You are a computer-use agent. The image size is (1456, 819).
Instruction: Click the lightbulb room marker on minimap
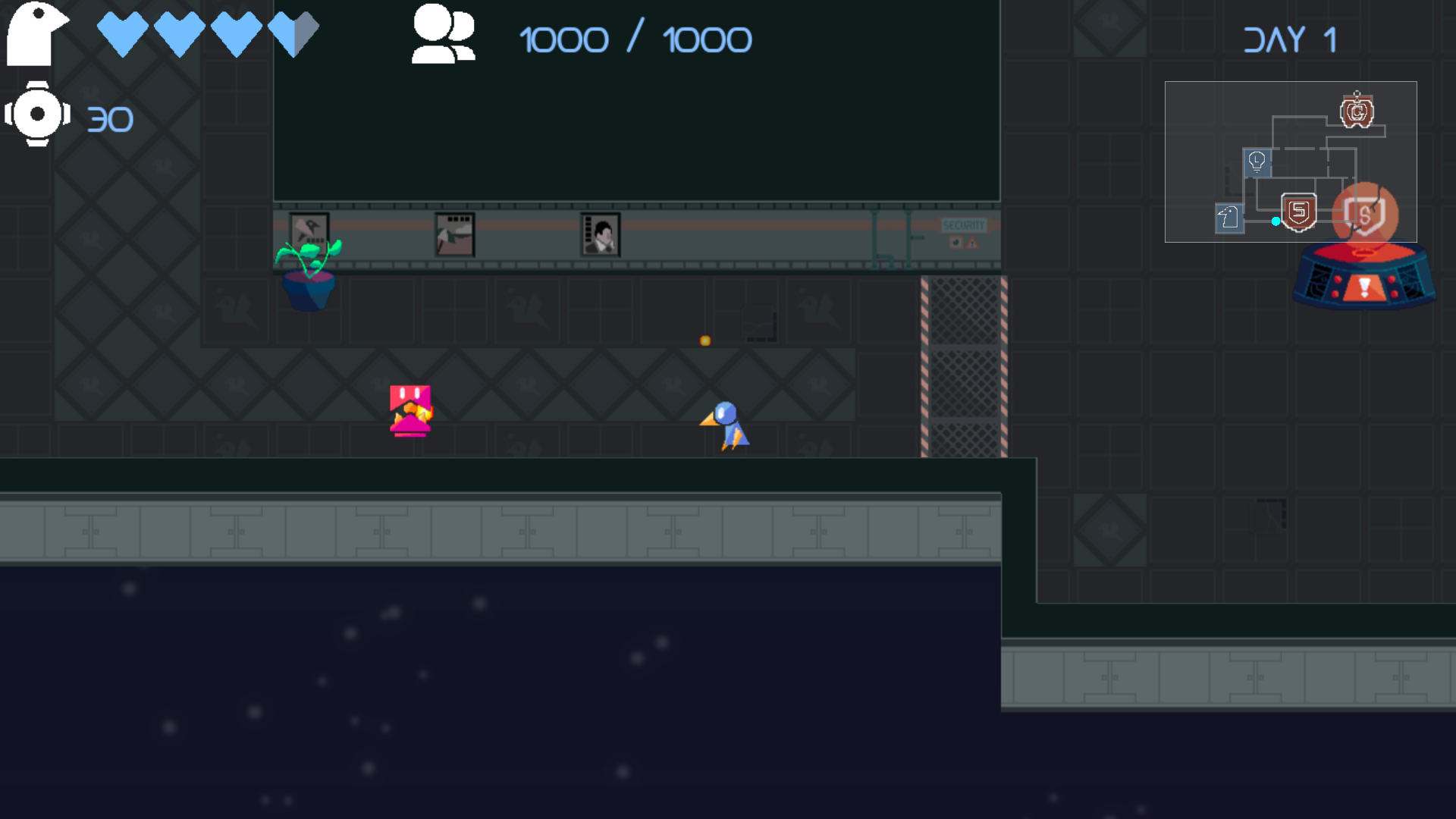pos(1257,162)
